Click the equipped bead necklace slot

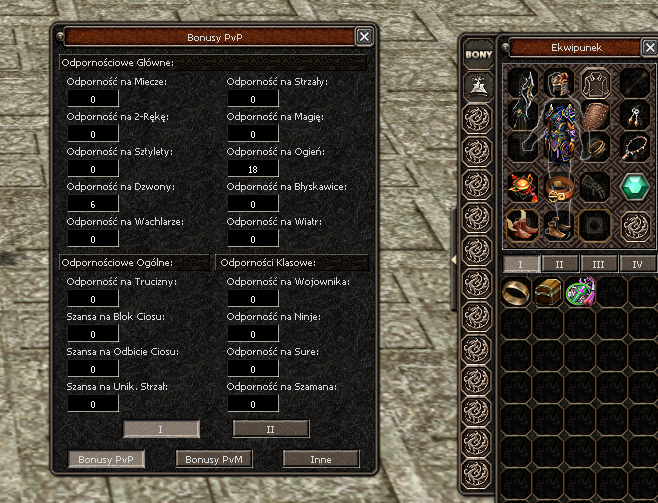coord(634,147)
